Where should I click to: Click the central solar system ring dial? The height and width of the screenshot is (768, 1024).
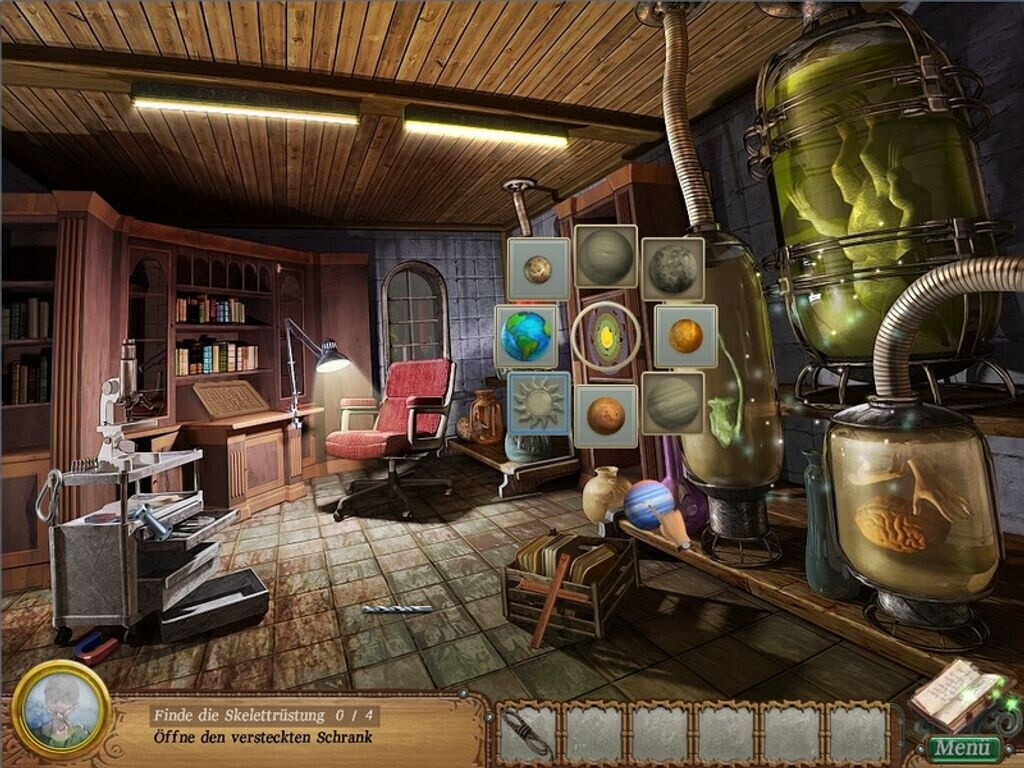coord(606,336)
